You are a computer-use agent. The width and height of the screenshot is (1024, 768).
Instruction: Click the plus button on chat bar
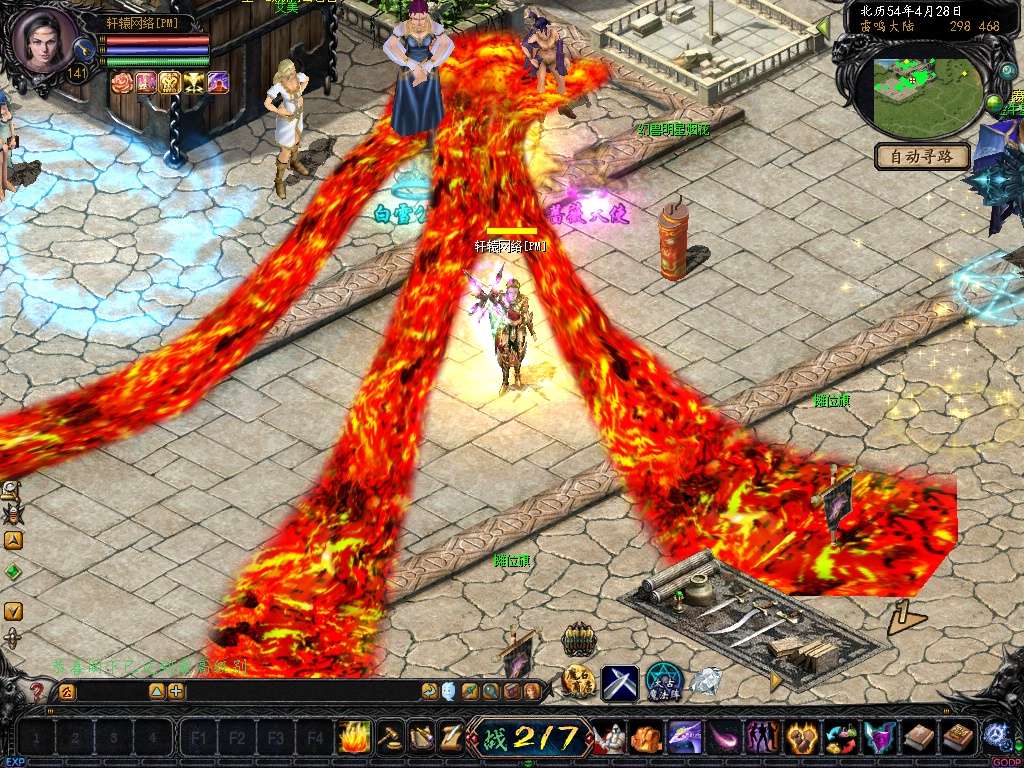pos(176,691)
